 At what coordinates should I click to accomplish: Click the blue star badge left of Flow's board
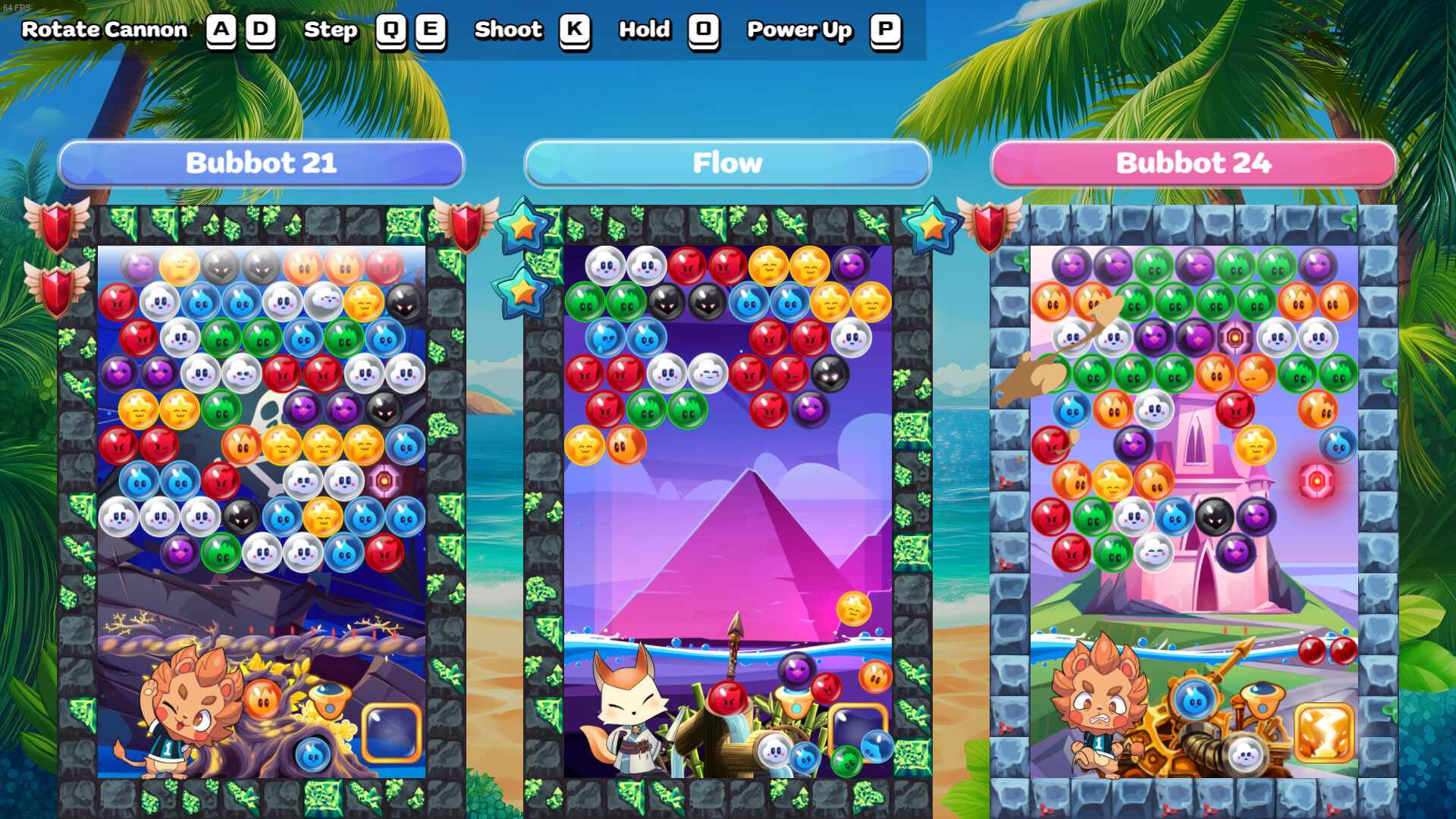(x=523, y=227)
